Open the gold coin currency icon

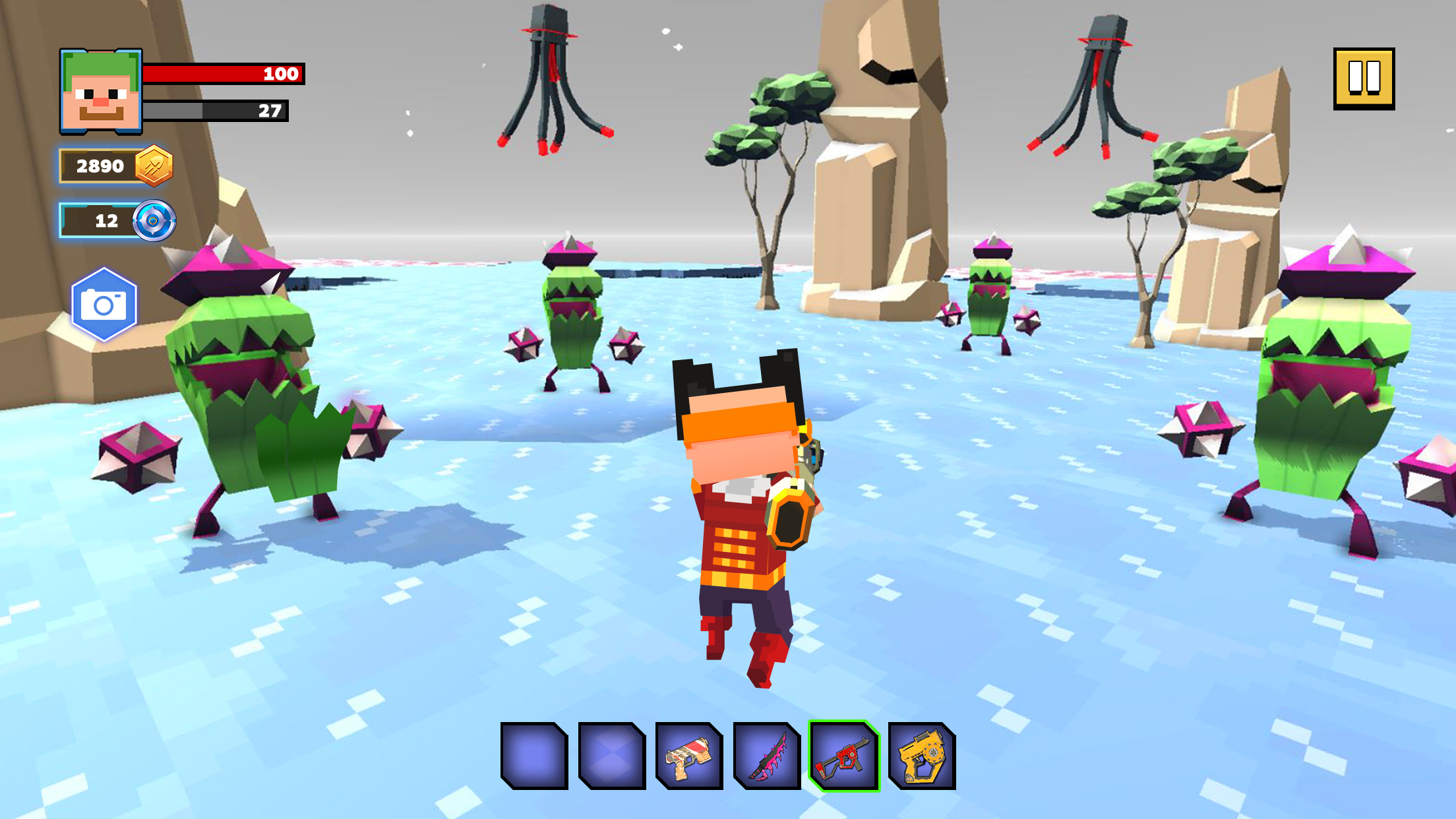[x=154, y=166]
